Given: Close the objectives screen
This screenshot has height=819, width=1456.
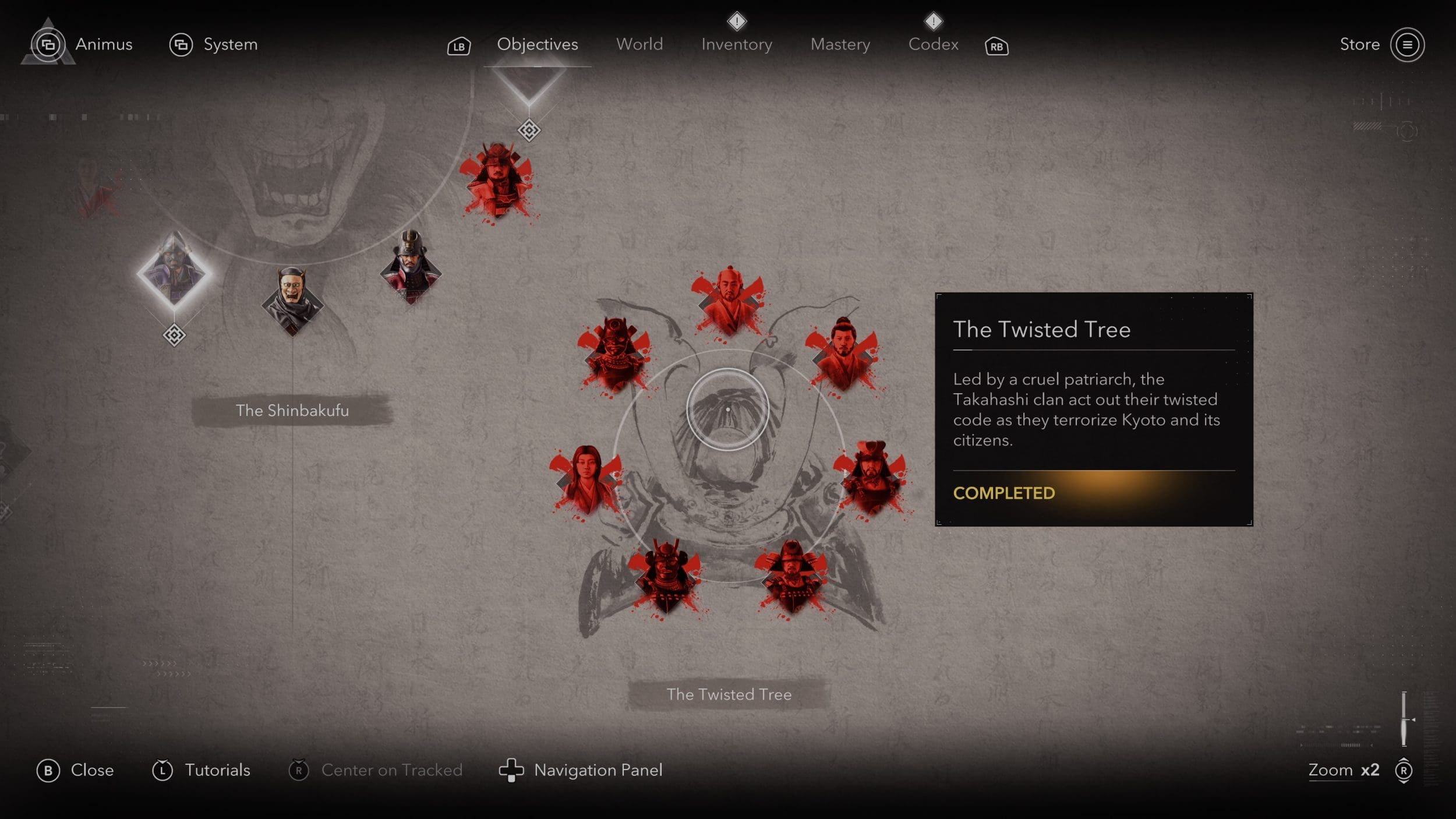Looking at the screenshot, I should [75, 770].
